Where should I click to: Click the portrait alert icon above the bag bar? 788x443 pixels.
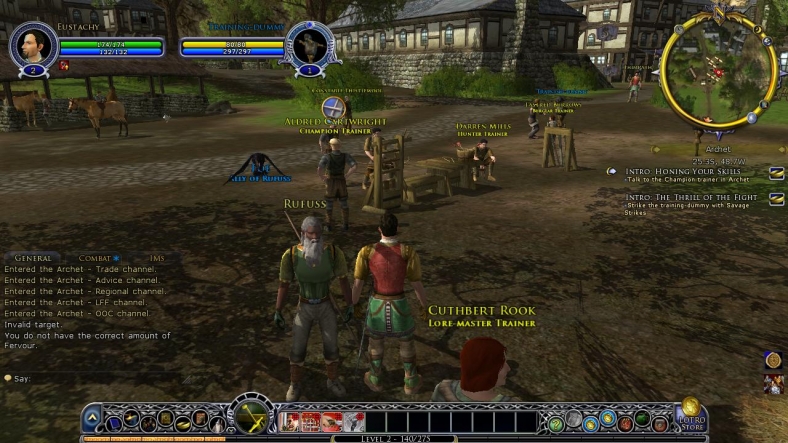(x=771, y=383)
